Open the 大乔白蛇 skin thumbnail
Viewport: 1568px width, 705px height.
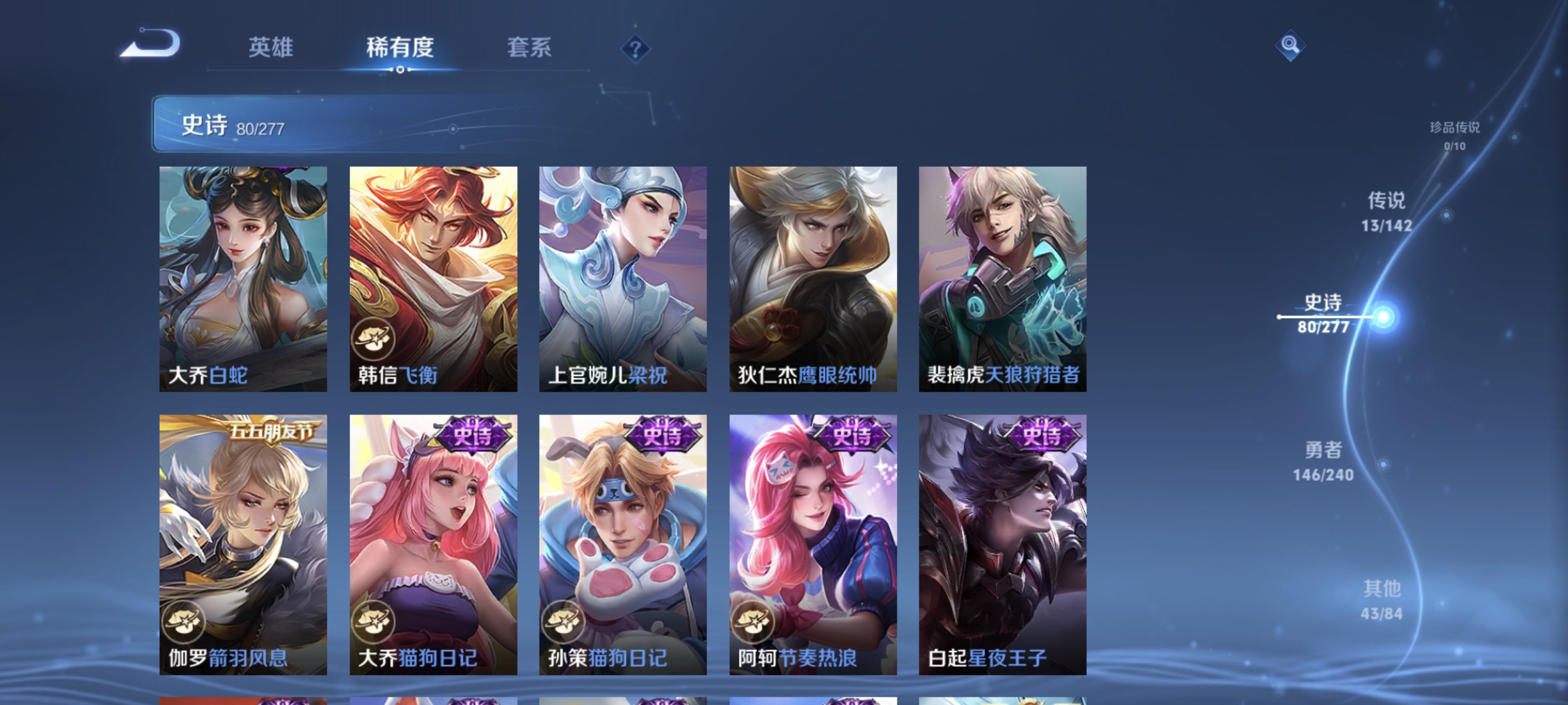click(x=243, y=277)
